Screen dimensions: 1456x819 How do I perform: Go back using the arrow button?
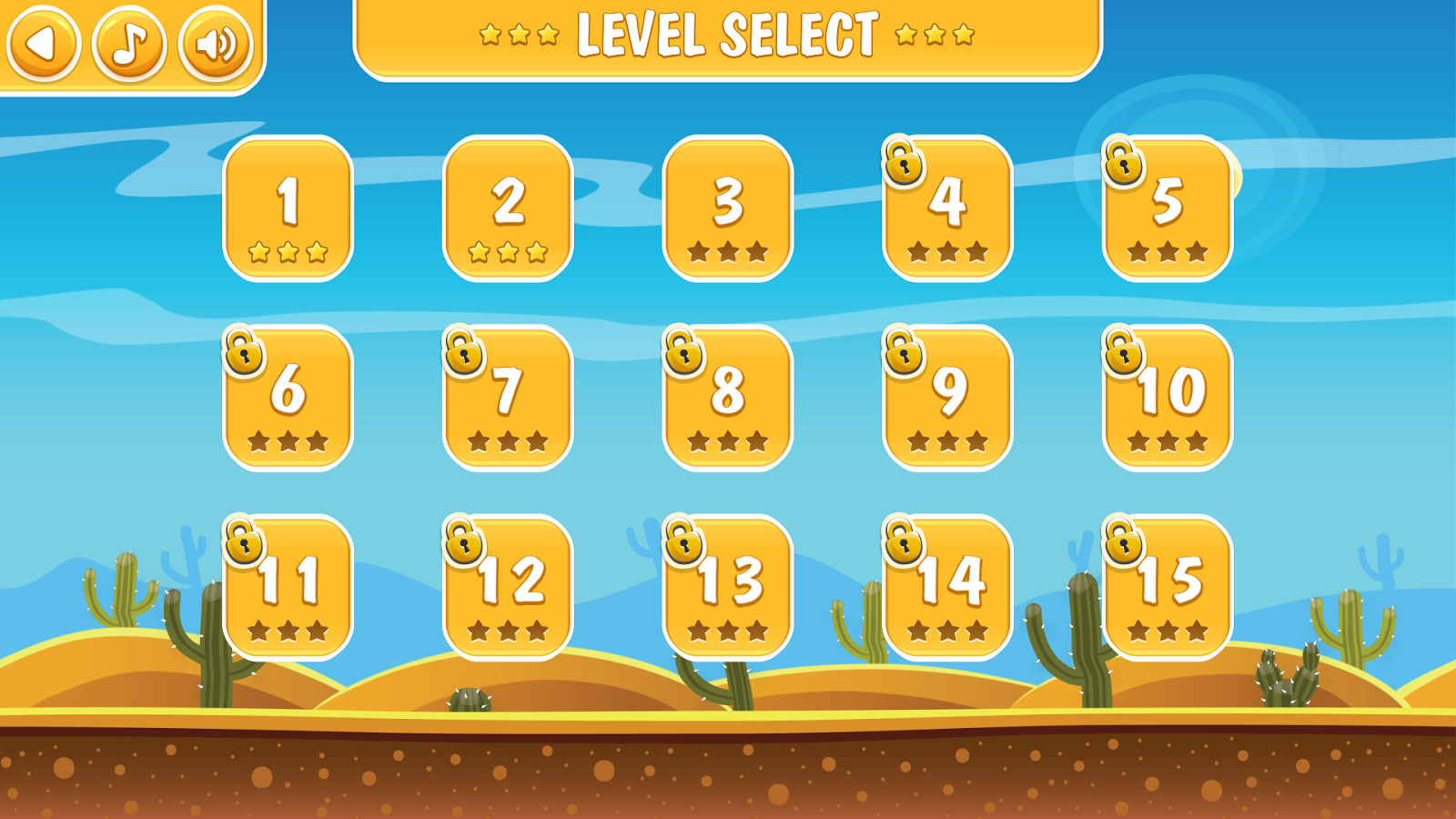[x=43, y=43]
